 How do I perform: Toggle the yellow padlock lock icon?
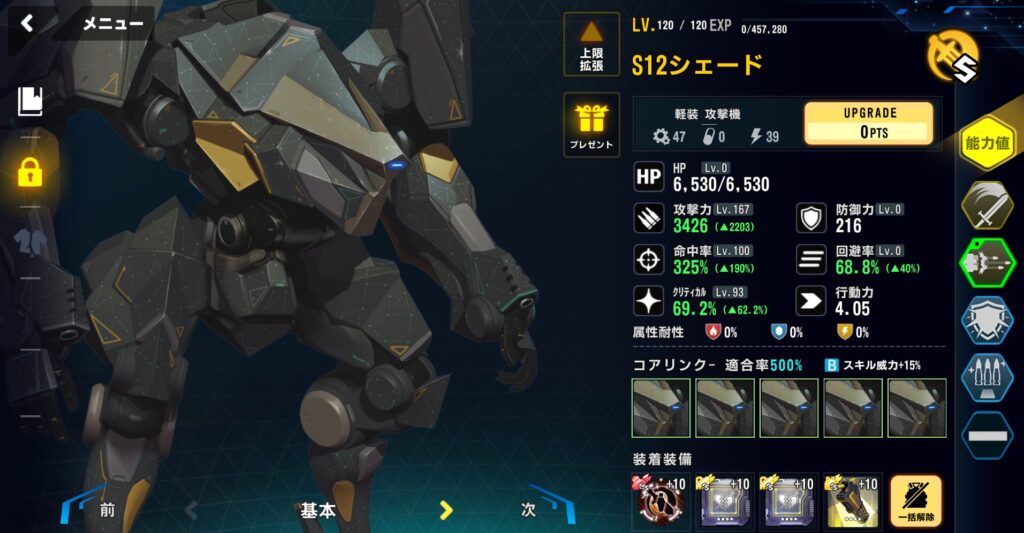30,171
